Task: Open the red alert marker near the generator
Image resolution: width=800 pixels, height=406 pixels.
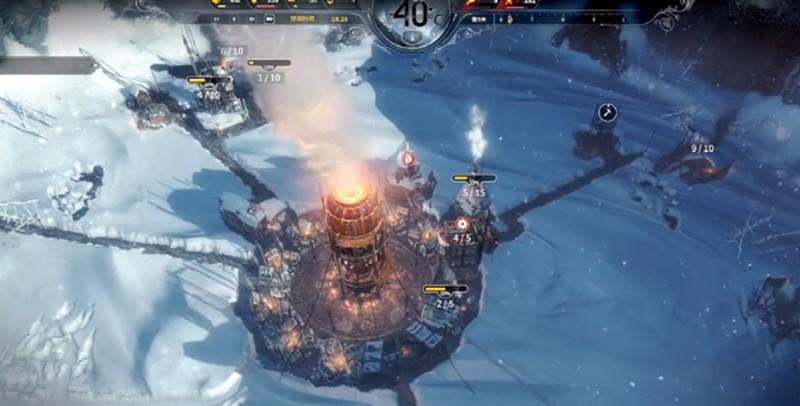Action: click(x=408, y=158)
